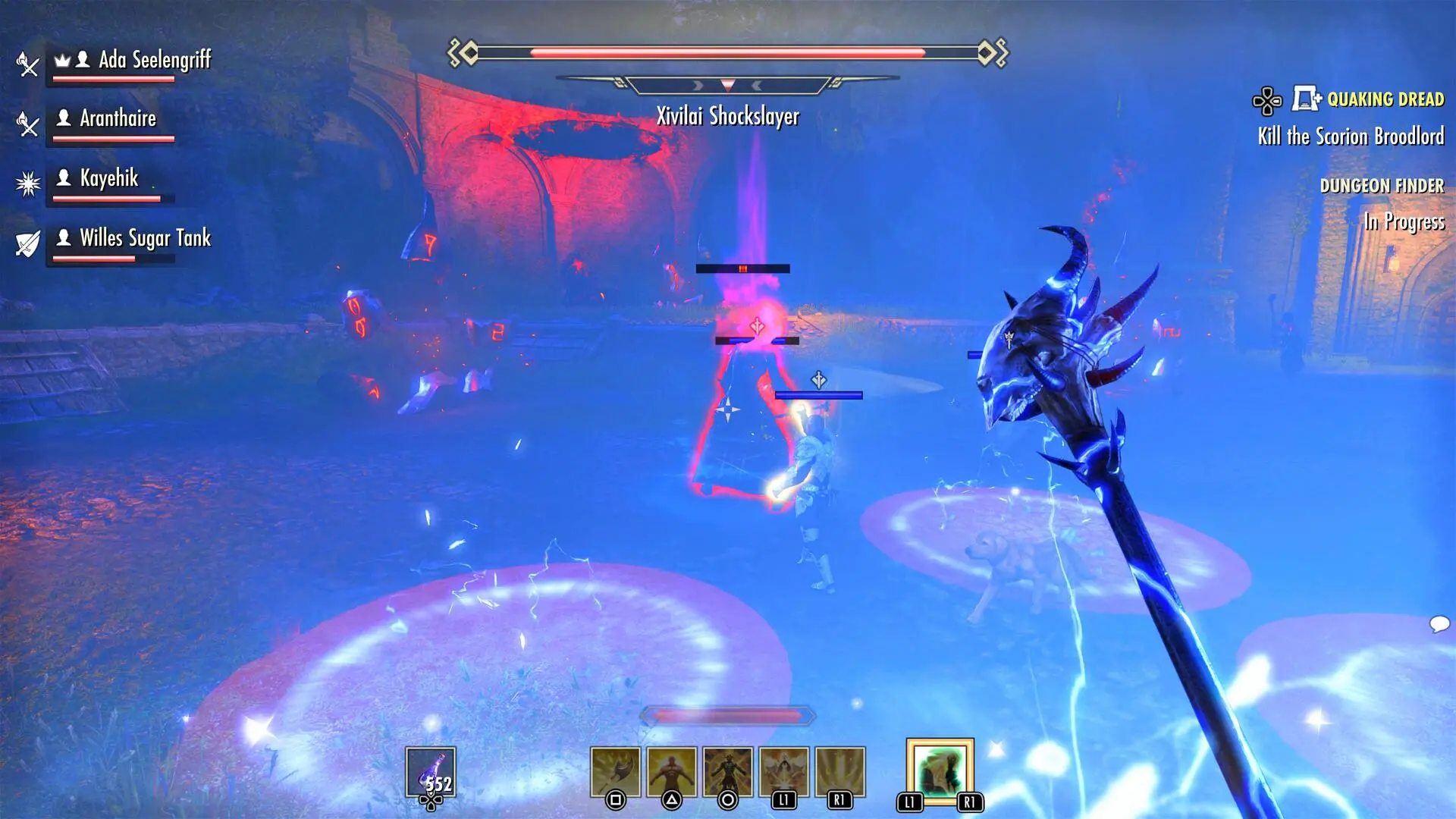Select group member Aranthaire
The height and width of the screenshot is (819, 1456).
coord(118,119)
